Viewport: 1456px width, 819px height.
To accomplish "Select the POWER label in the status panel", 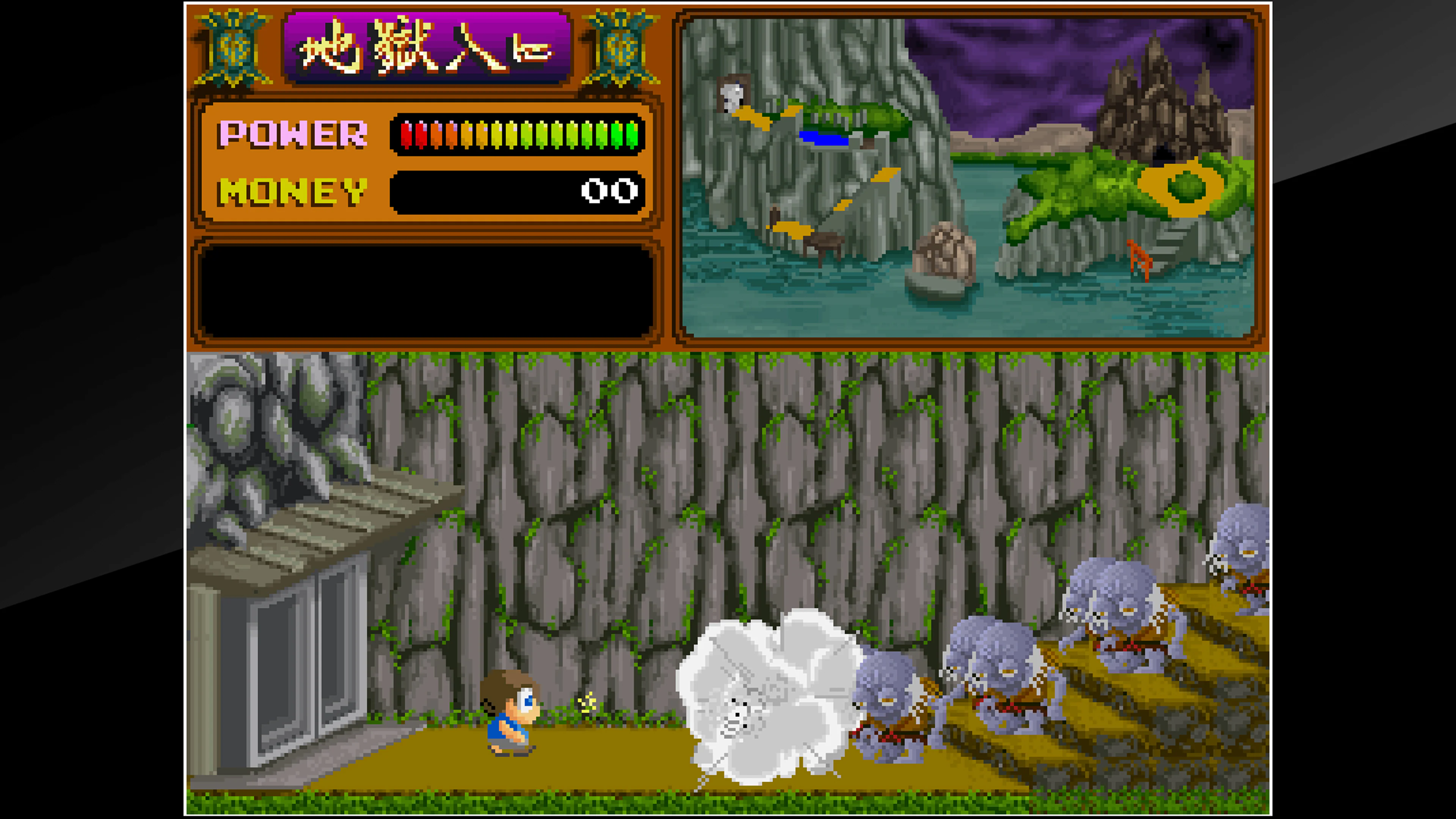I will pos(294,135).
